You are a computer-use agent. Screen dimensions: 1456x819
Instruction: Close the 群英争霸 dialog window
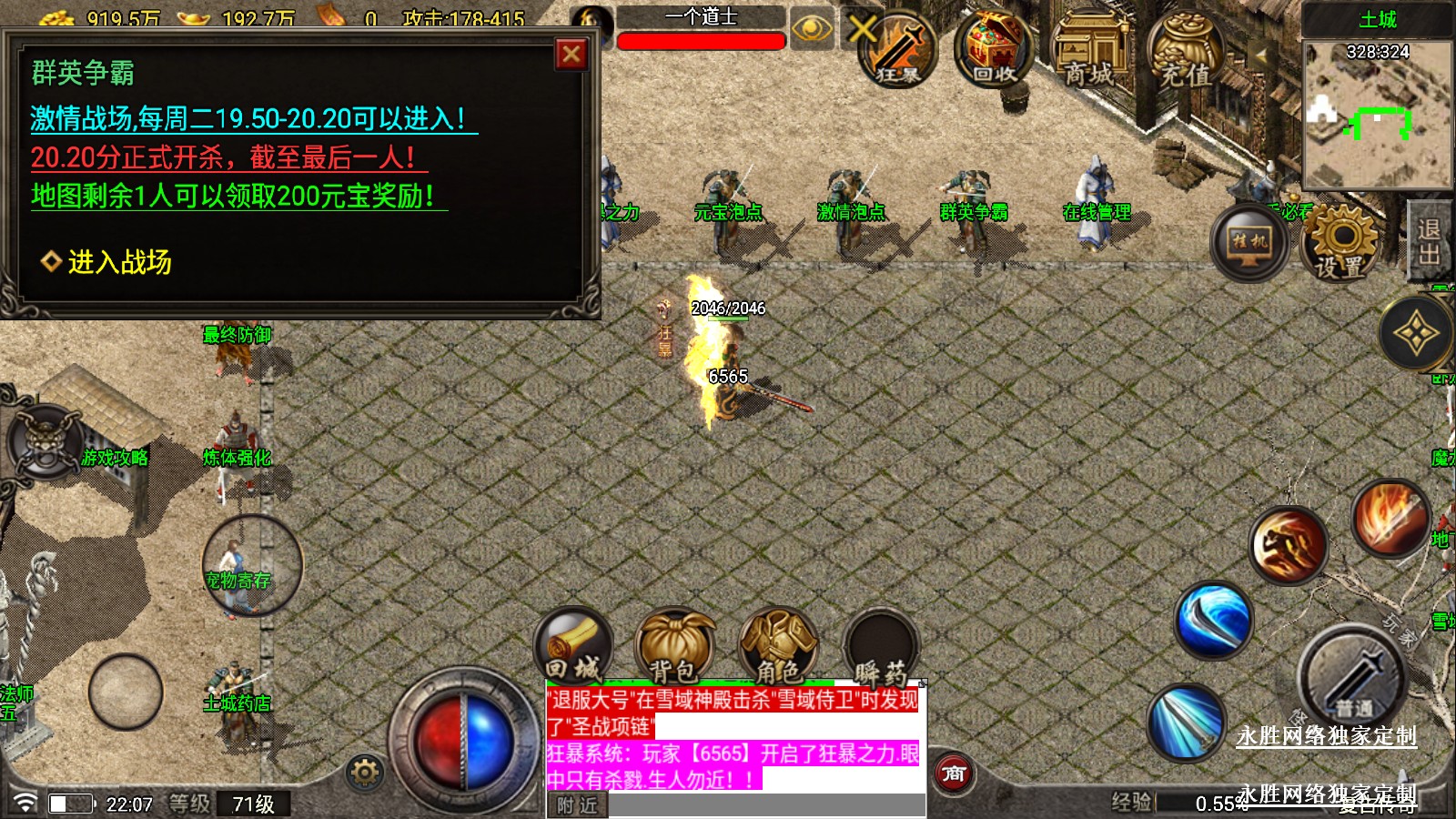click(x=571, y=55)
